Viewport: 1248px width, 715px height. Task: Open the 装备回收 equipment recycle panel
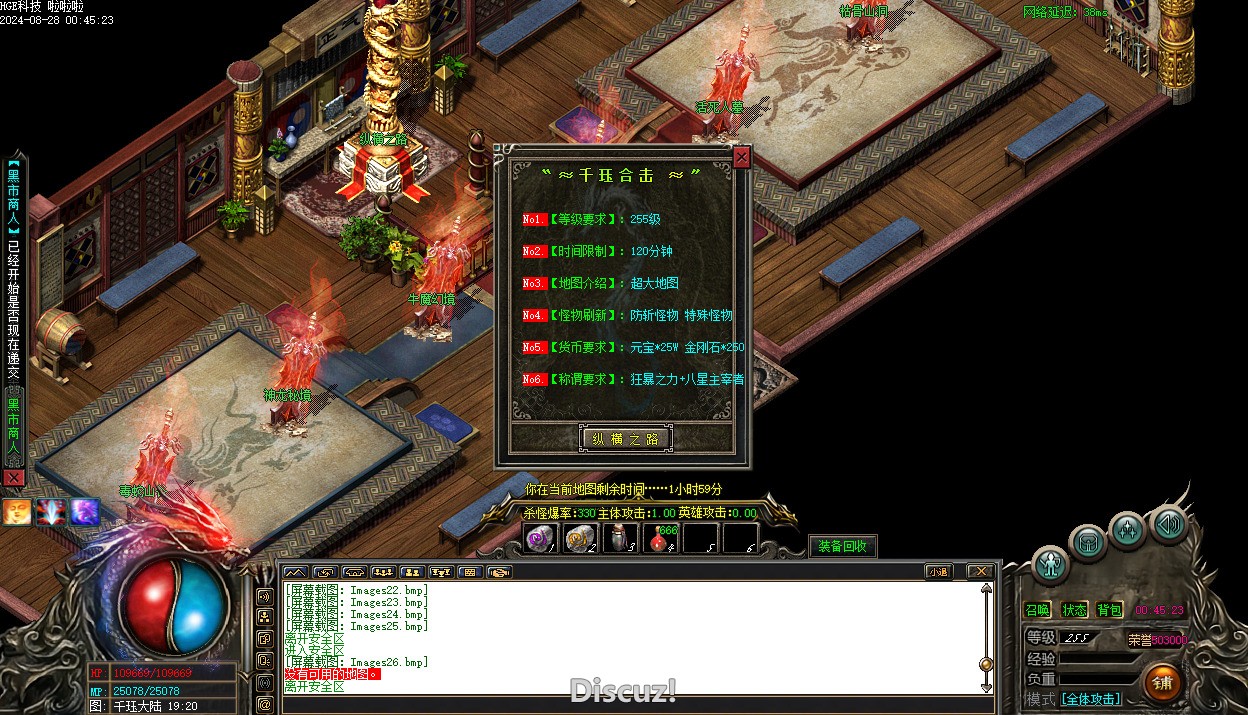pos(842,546)
